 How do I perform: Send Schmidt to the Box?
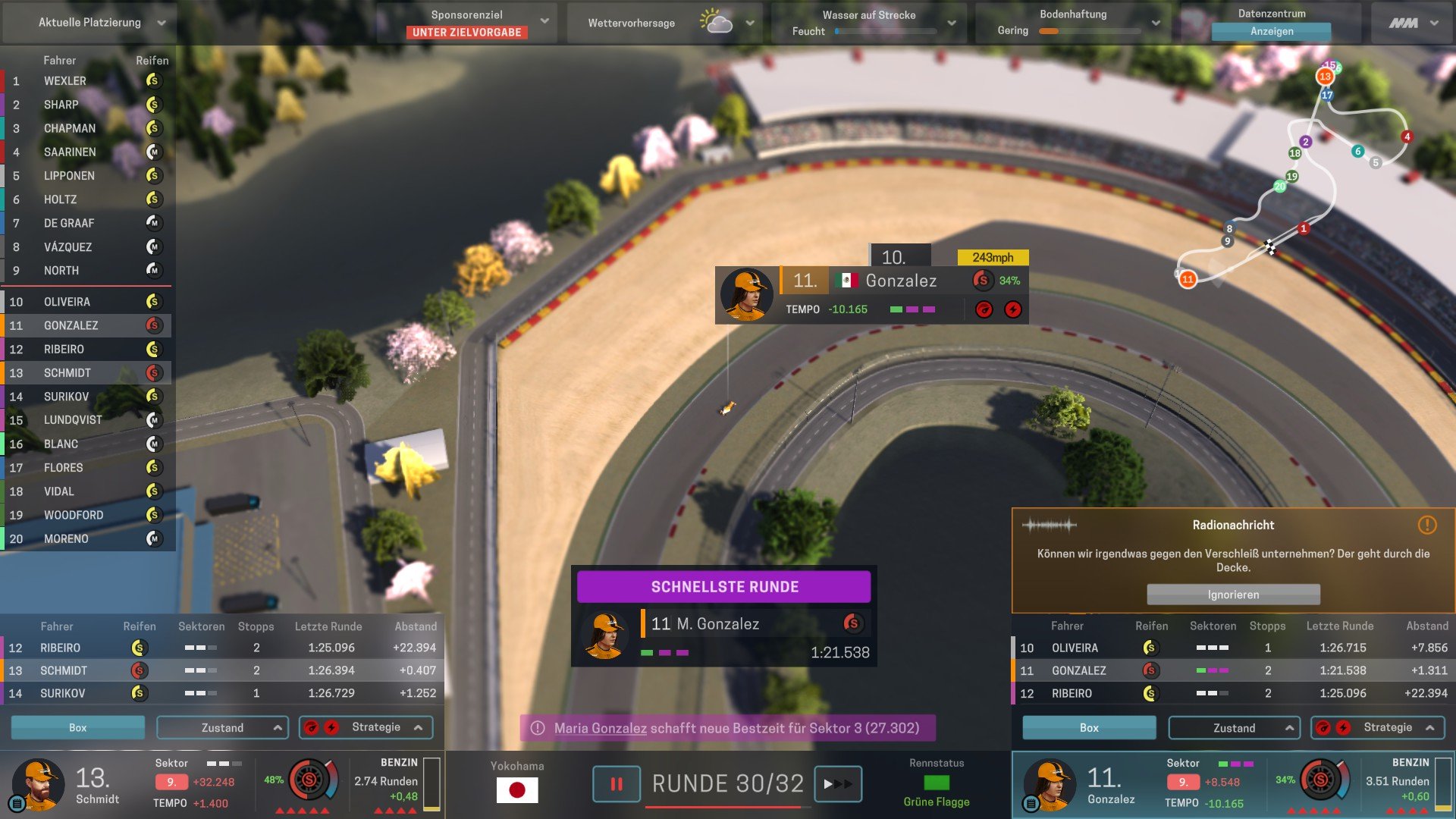77,728
